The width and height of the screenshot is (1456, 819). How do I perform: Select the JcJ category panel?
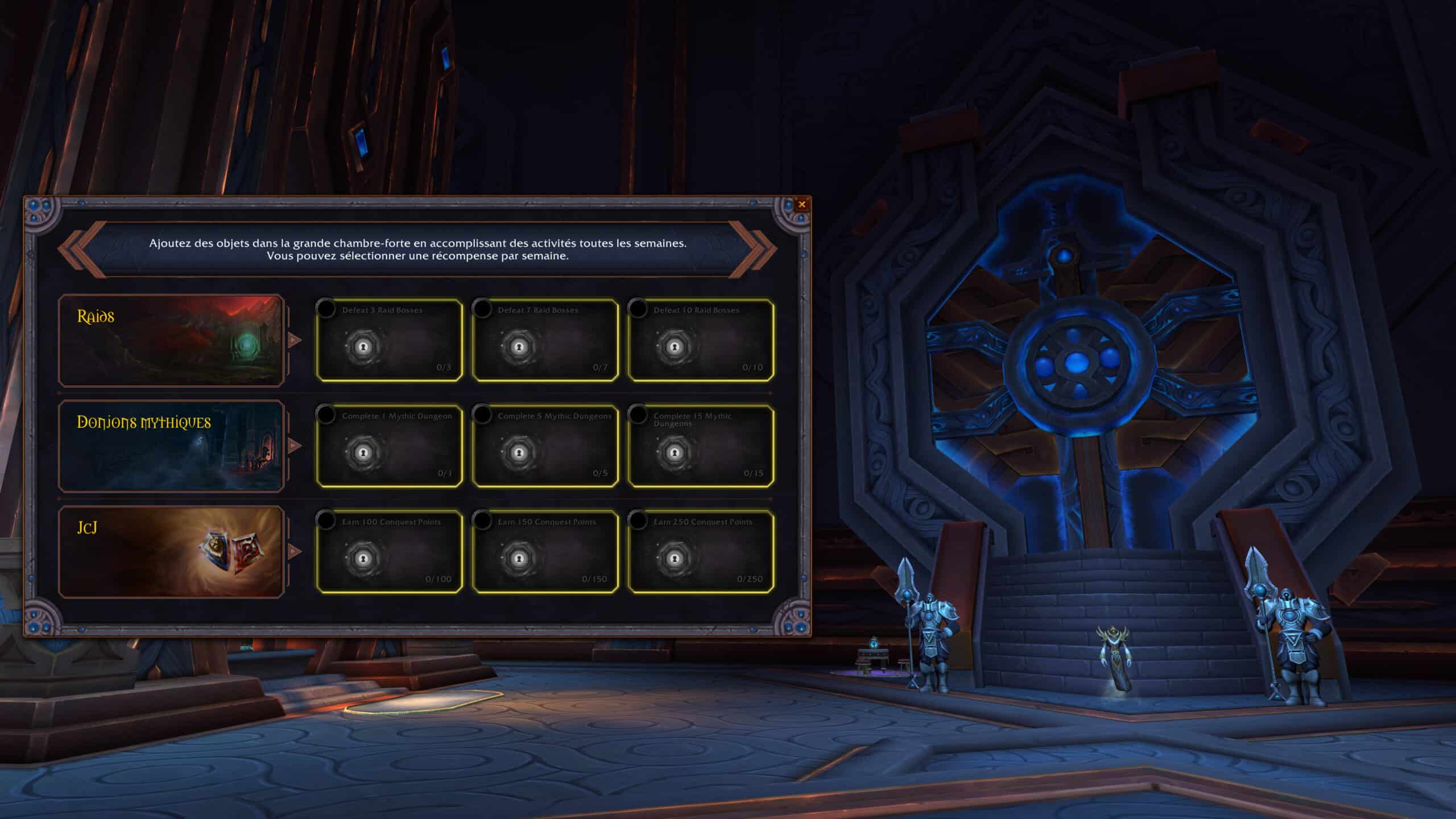pos(171,552)
